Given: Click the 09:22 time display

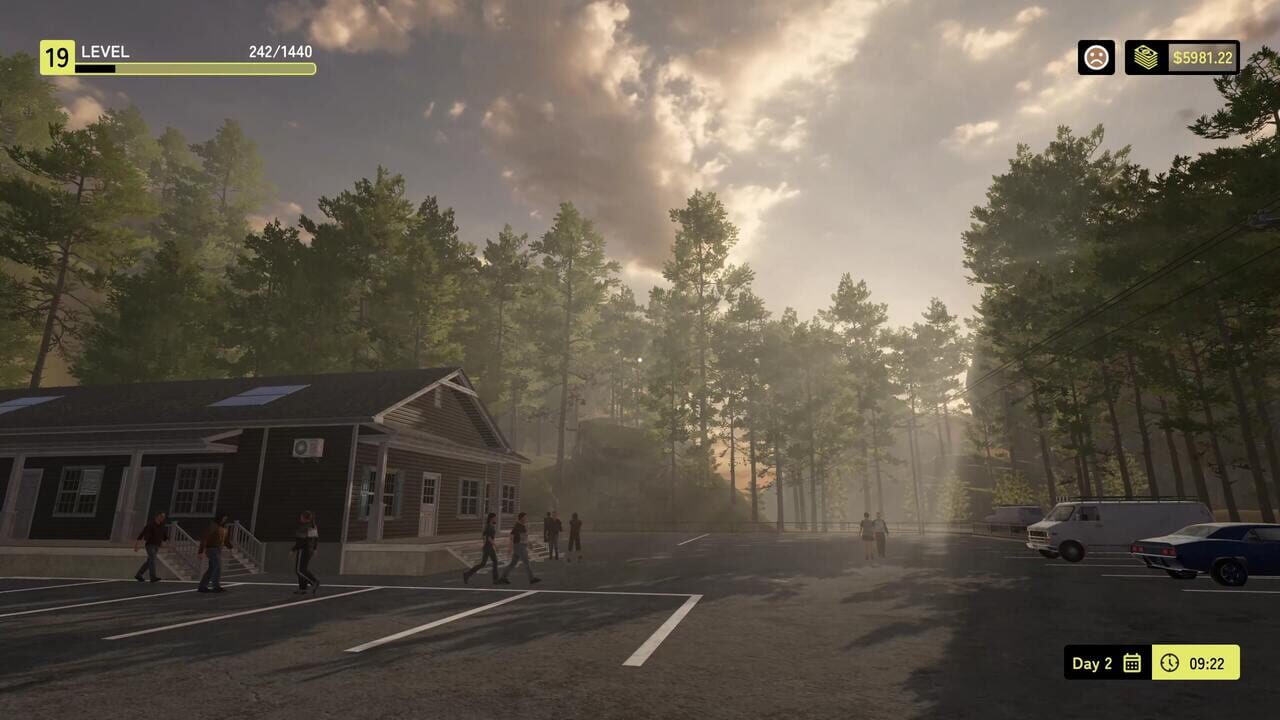Looking at the screenshot, I should (1210, 663).
